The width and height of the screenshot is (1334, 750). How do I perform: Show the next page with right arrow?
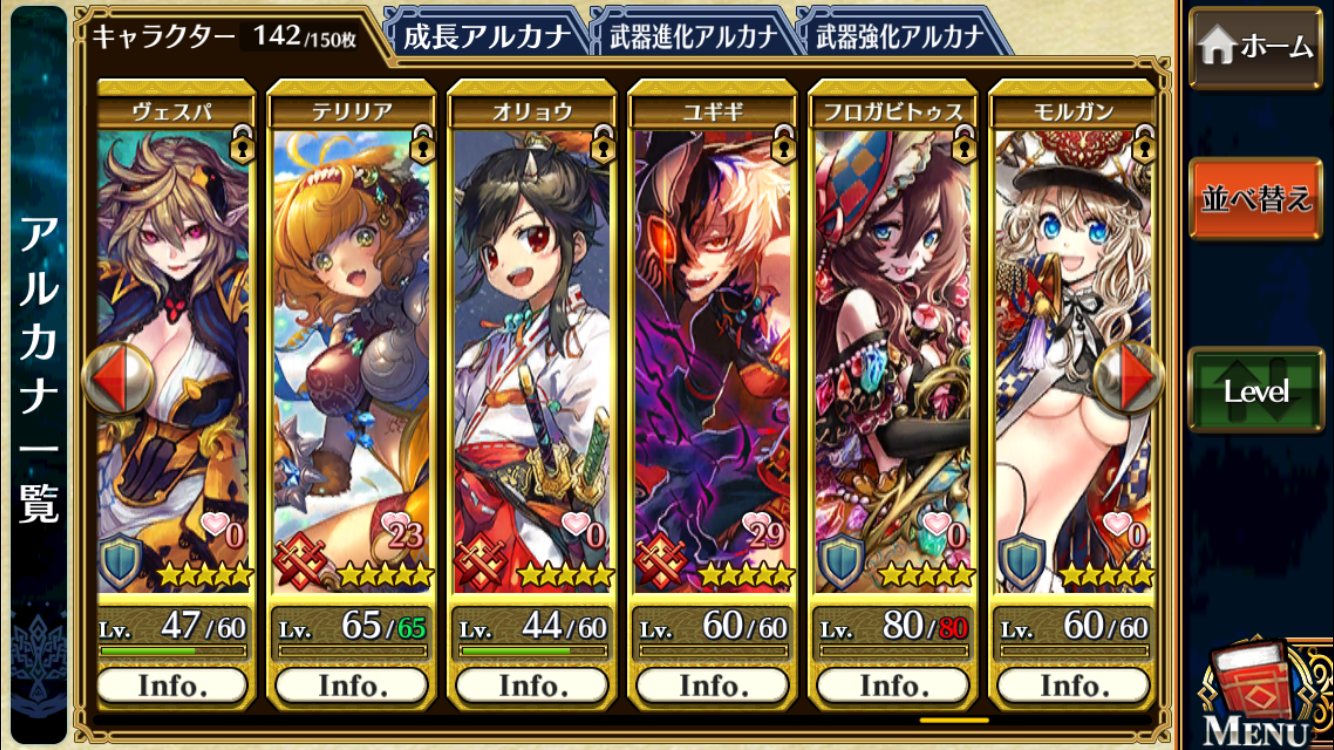pyautogui.click(x=1128, y=379)
